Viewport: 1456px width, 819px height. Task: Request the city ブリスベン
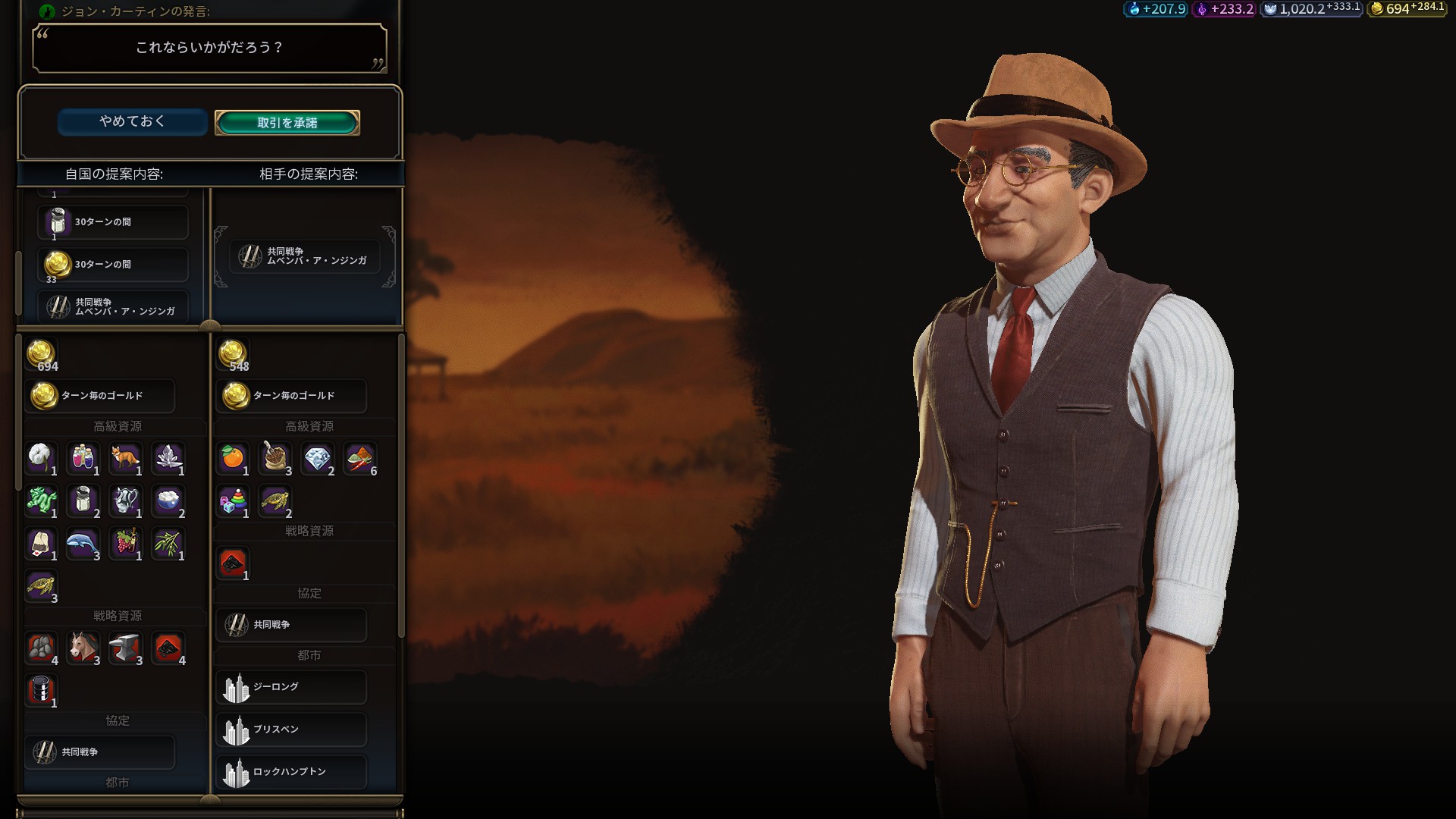pos(291,730)
